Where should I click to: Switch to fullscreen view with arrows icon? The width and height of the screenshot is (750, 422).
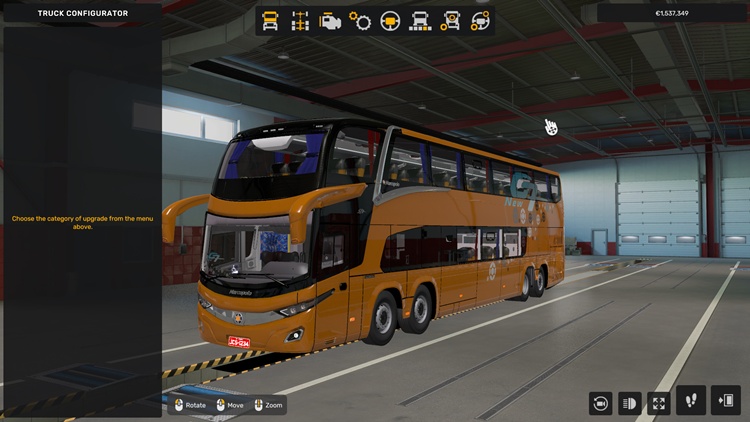[x=659, y=402]
